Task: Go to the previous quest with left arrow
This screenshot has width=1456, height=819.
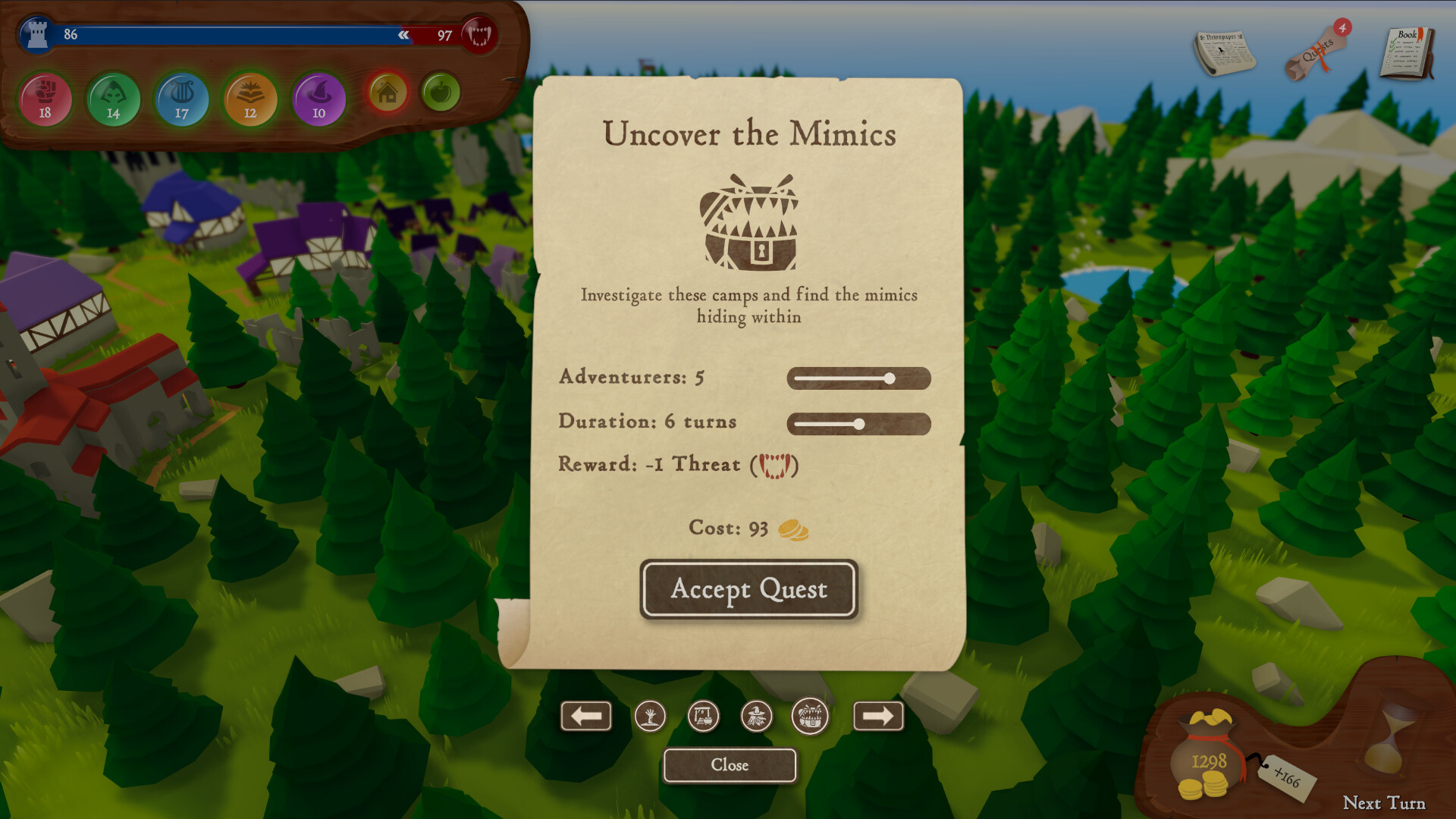Action: (x=586, y=716)
